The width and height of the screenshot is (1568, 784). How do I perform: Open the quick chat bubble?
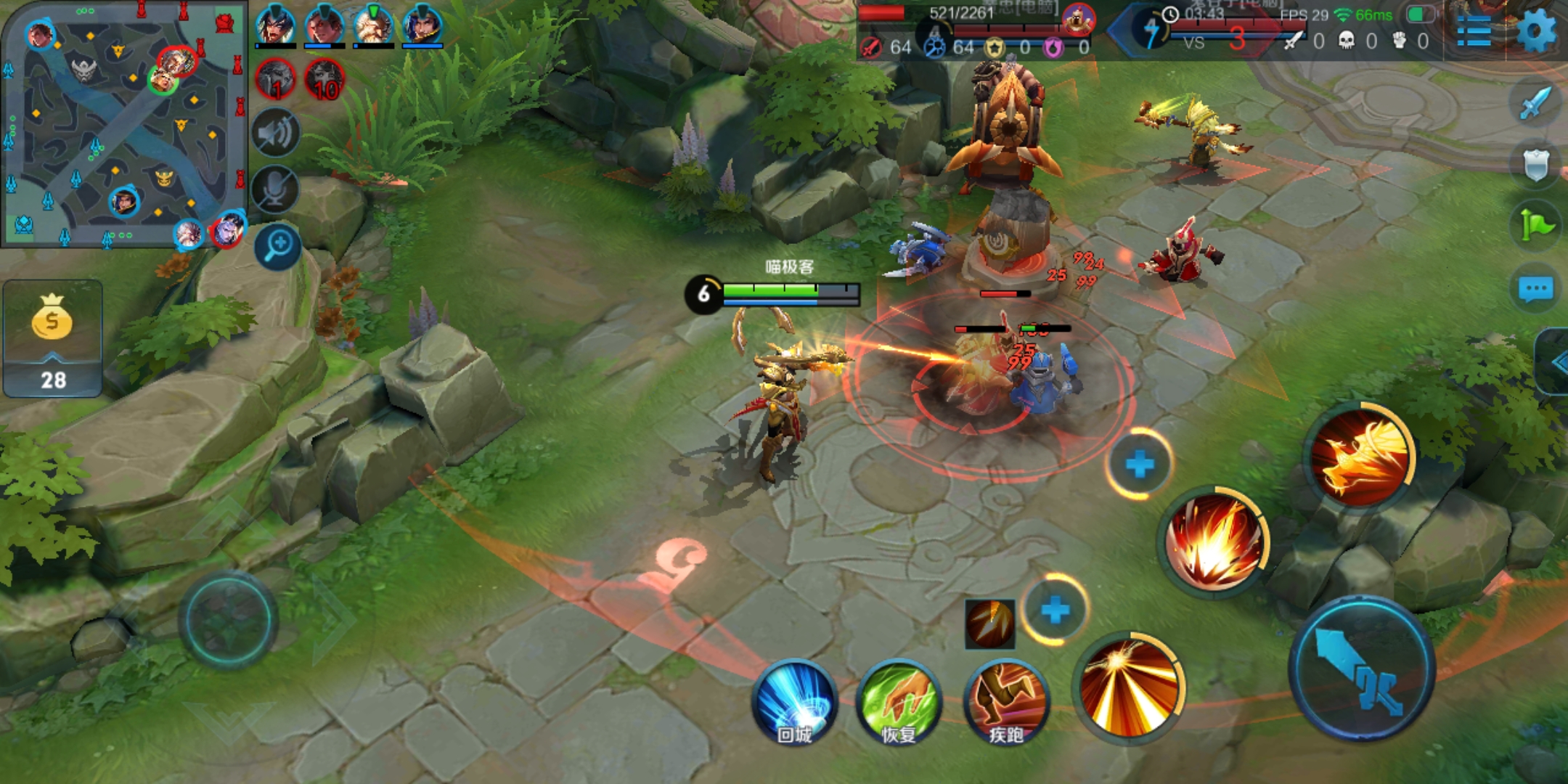pos(1536,290)
